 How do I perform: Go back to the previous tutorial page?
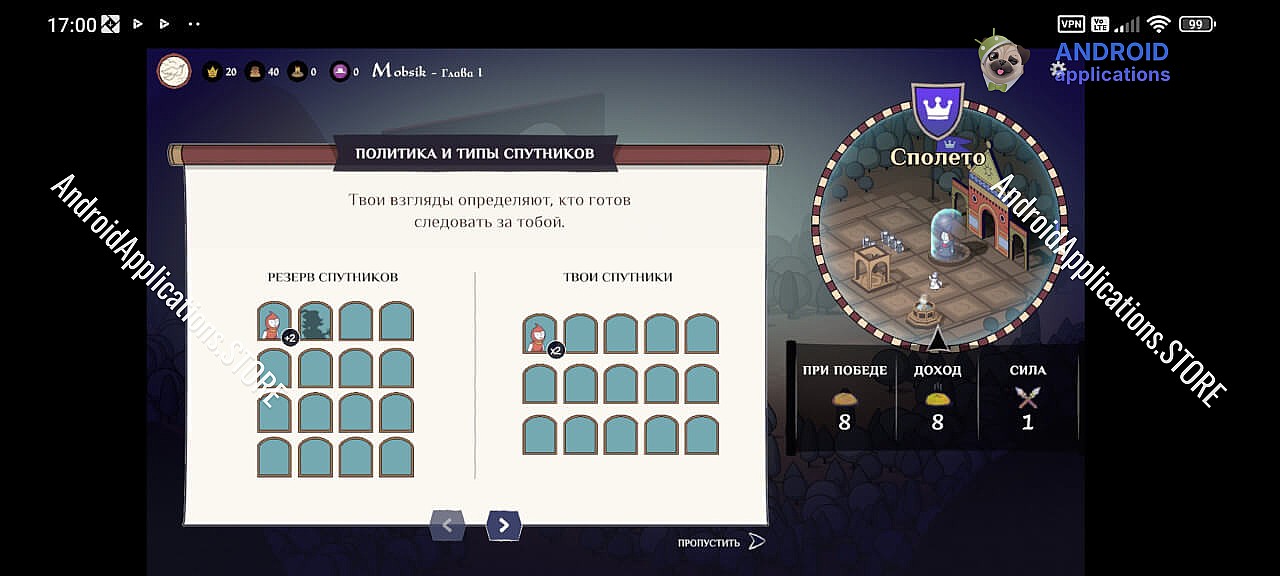[447, 525]
